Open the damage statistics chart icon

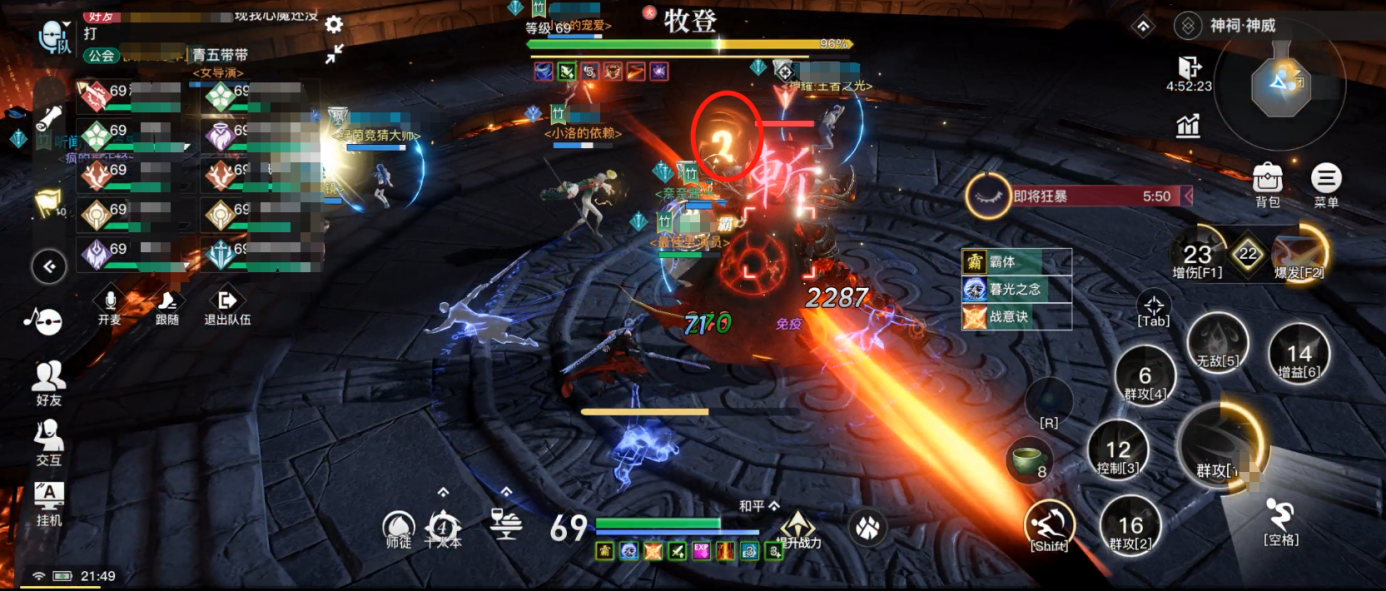coord(1189,125)
